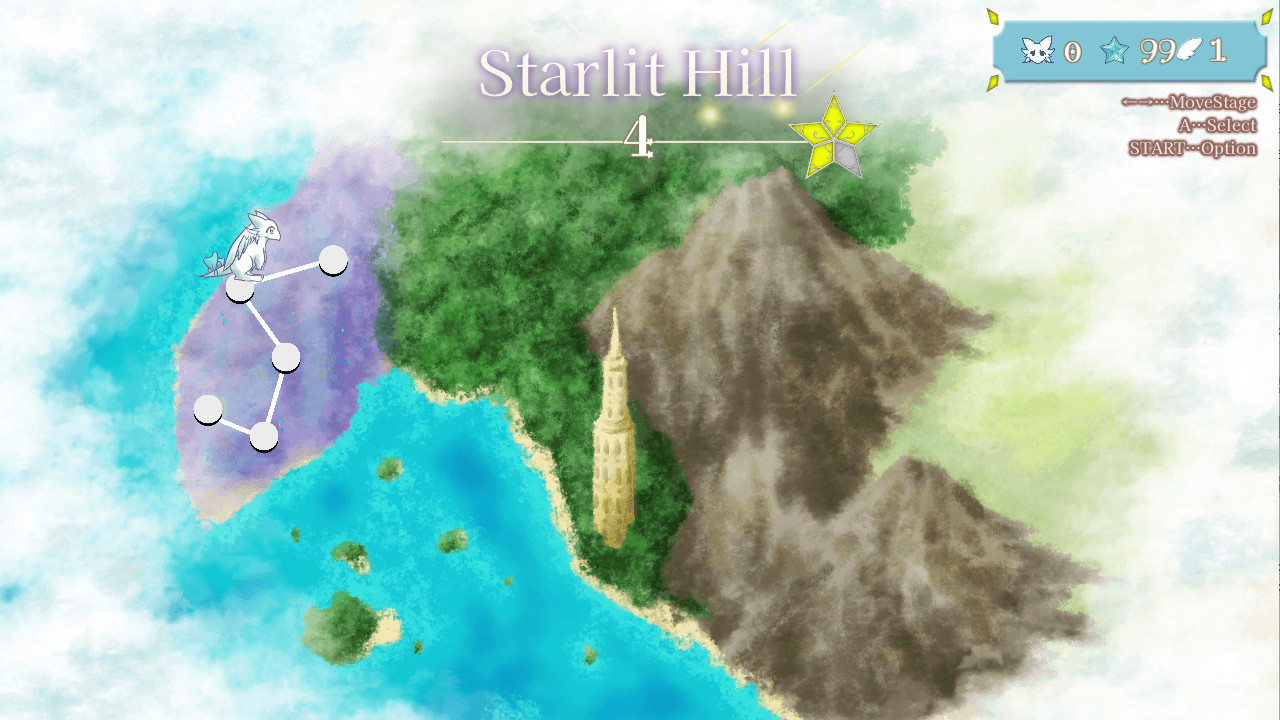Click the A...Select control hint
The image size is (1280, 720).
1219,124
